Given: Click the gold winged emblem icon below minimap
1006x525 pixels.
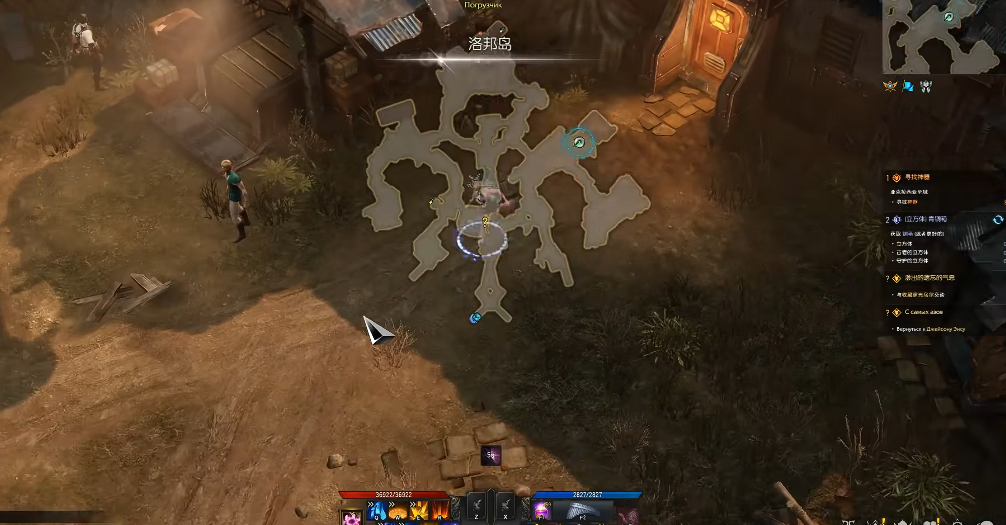Looking at the screenshot, I should click(x=890, y=86).
